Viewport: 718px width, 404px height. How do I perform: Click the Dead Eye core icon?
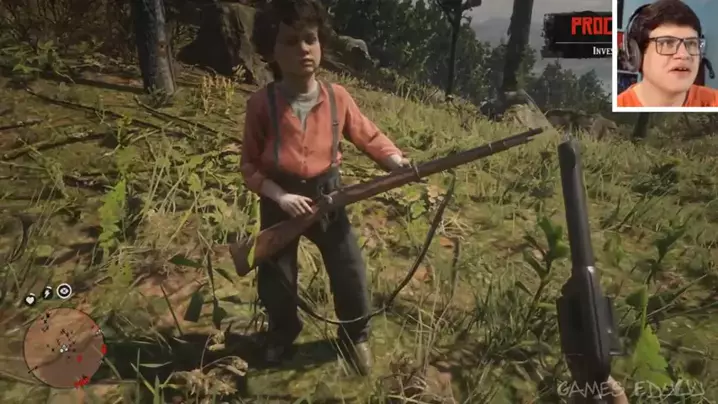click(x=64, y=291)
